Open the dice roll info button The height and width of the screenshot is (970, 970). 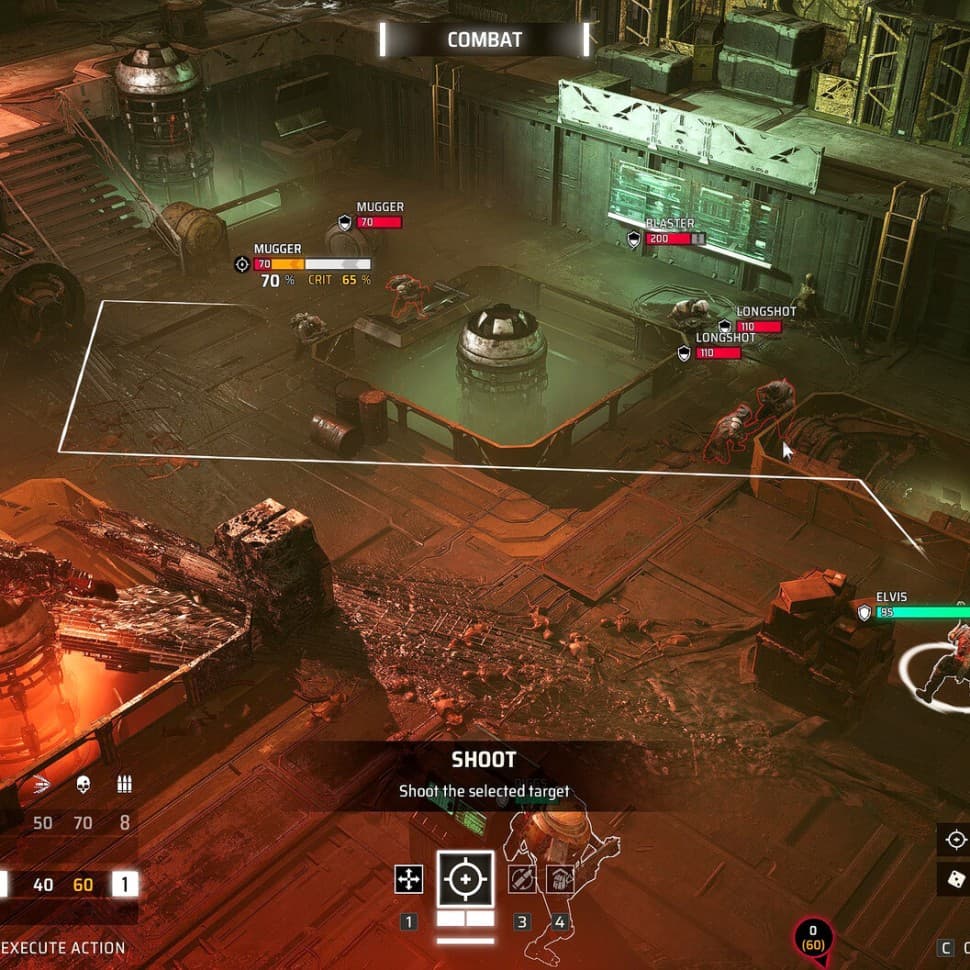coord(955,879)
